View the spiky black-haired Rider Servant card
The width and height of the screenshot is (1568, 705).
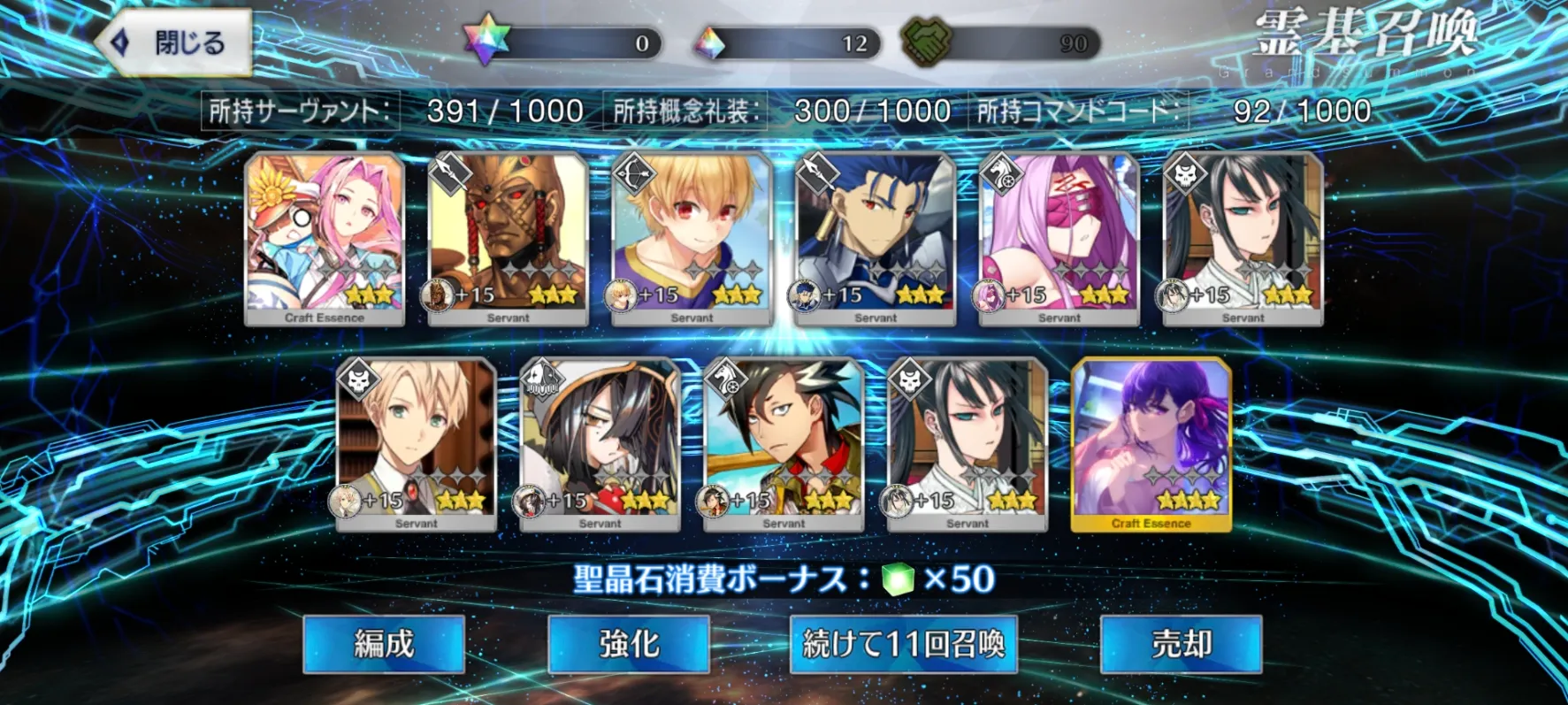[x=784, y=444]
